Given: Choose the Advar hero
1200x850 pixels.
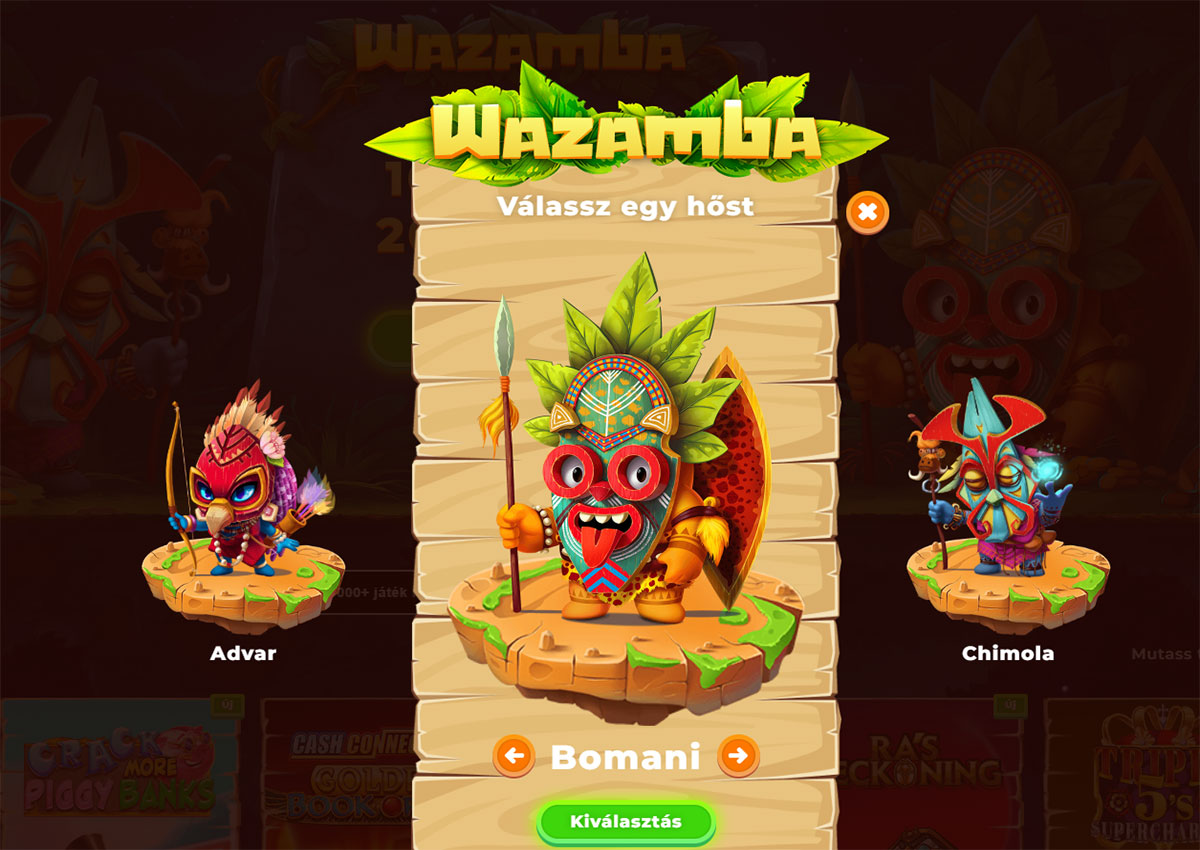Looking at the screenshot, I should [x=243, y=510].
